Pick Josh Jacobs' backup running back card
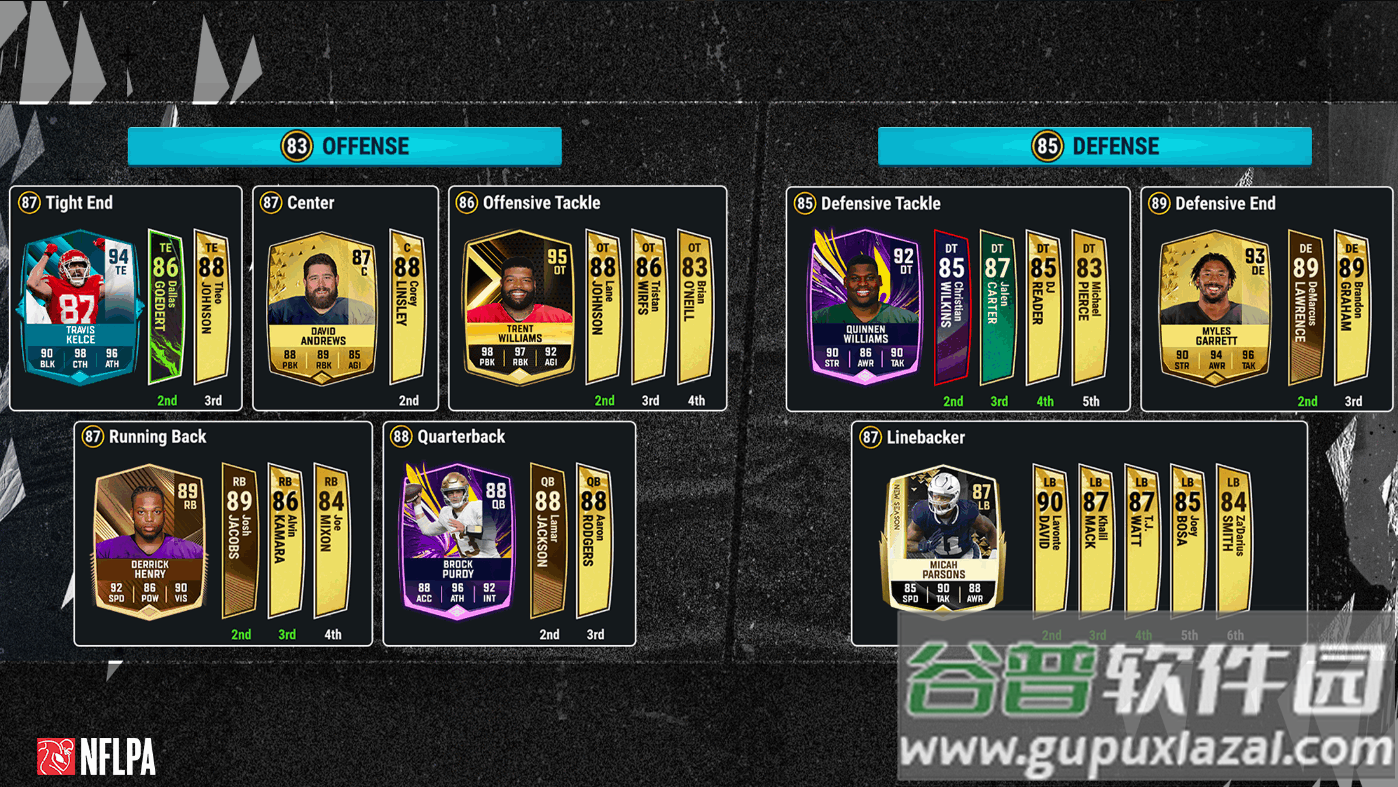This screenshot has height=787, width=1398. (x=240, y=541)
